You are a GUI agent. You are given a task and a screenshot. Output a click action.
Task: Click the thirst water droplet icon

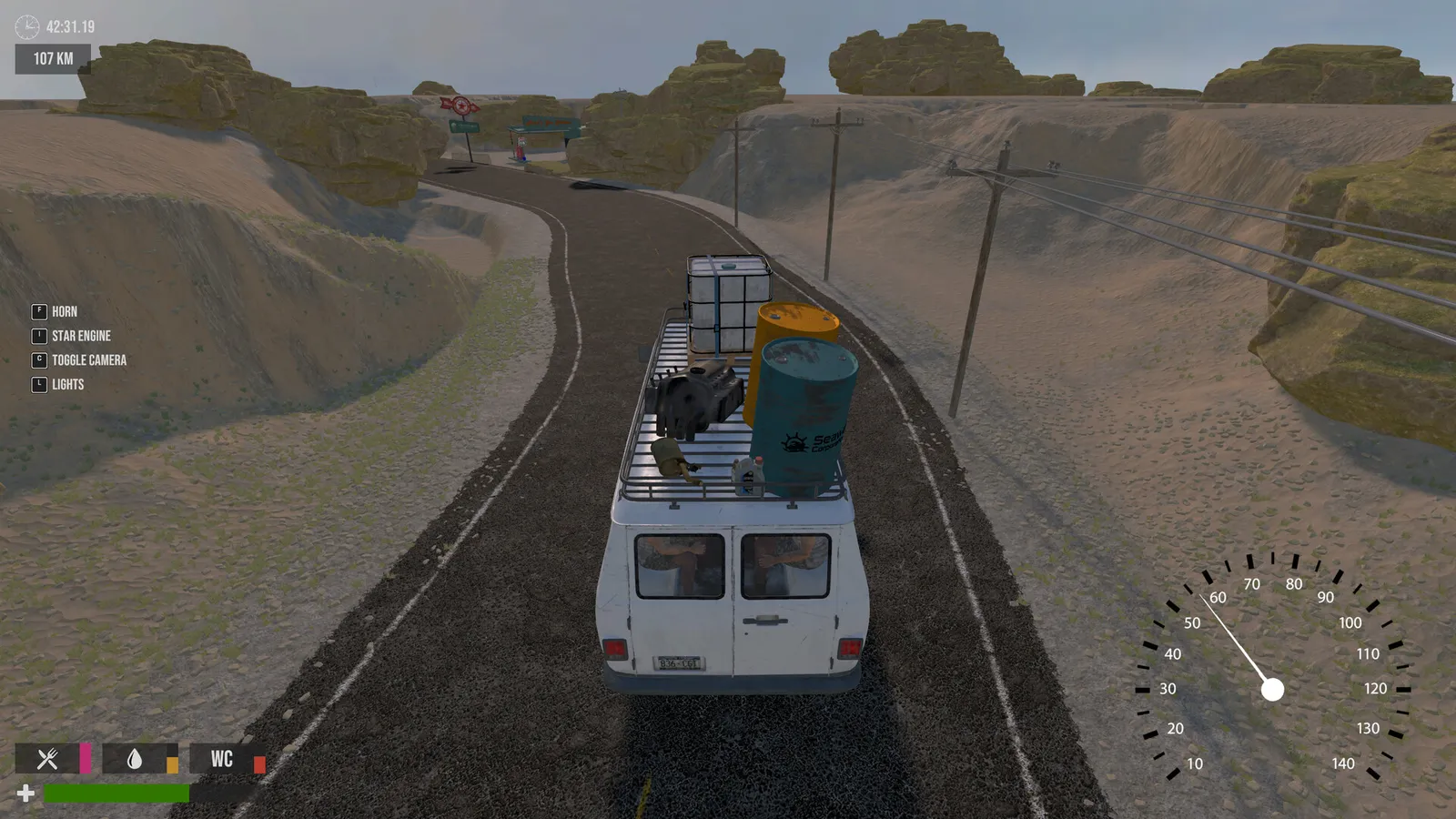tap(133, 758)
